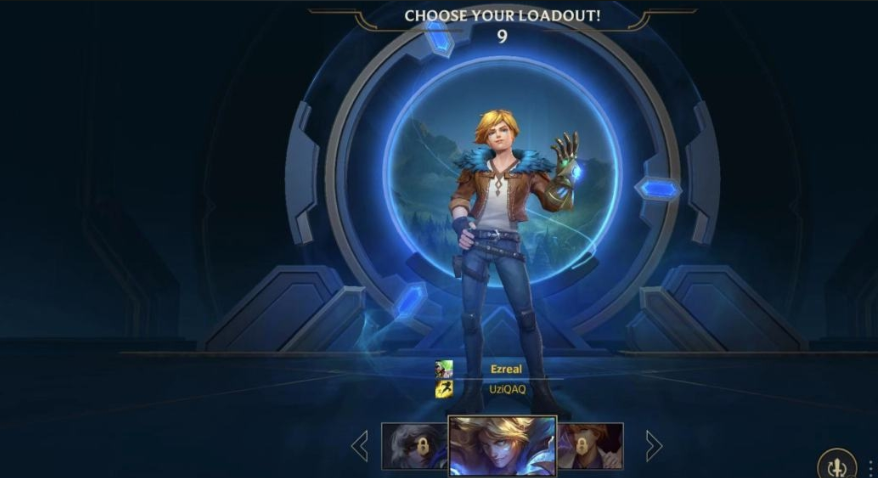878x478 pixels.
Task: Open the three-dot options menu
Action: tap(871, 467)
